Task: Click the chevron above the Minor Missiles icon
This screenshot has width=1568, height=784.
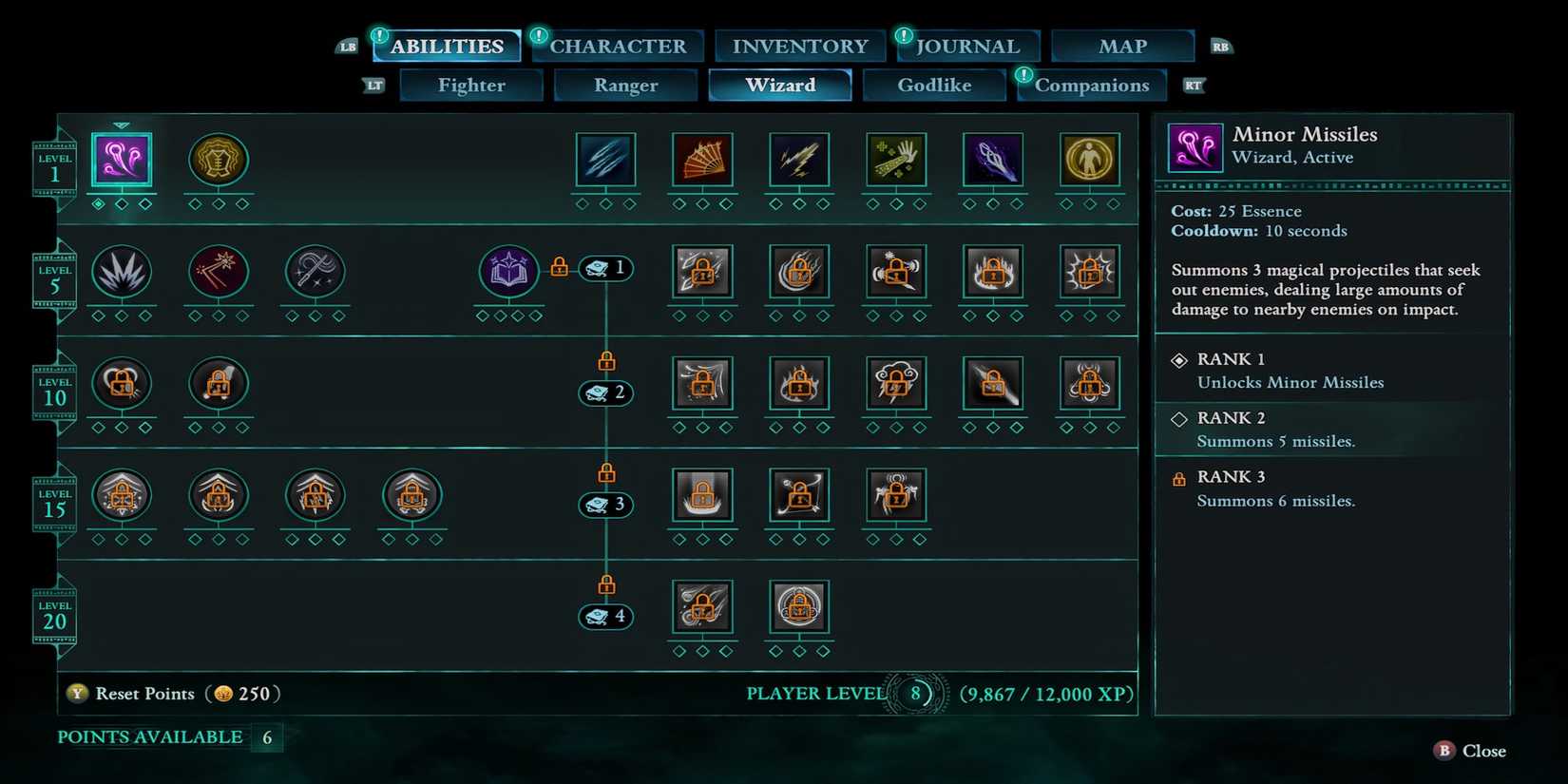Action: (122, 124)
